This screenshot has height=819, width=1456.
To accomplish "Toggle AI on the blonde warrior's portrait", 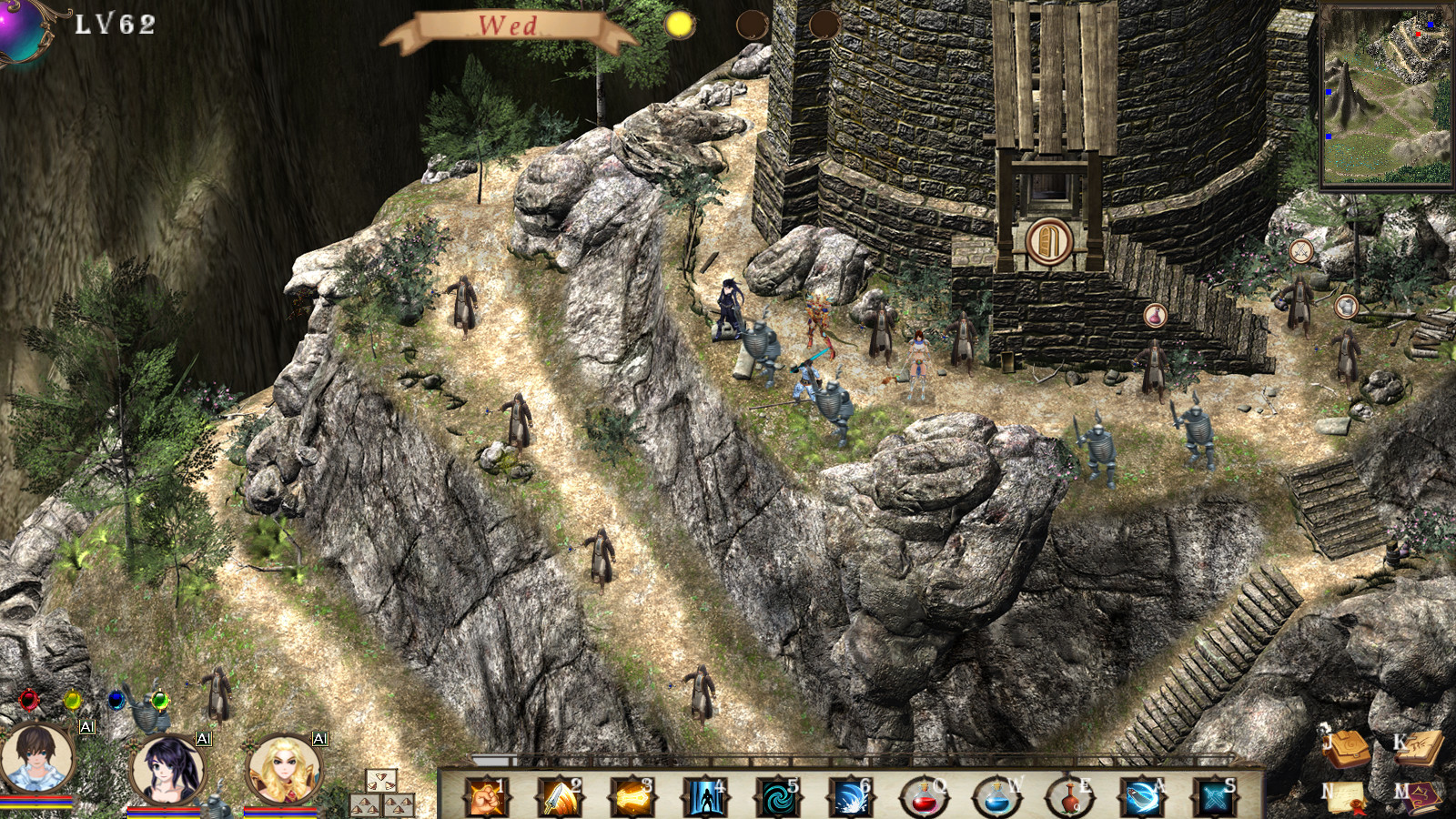I will 320,738.
